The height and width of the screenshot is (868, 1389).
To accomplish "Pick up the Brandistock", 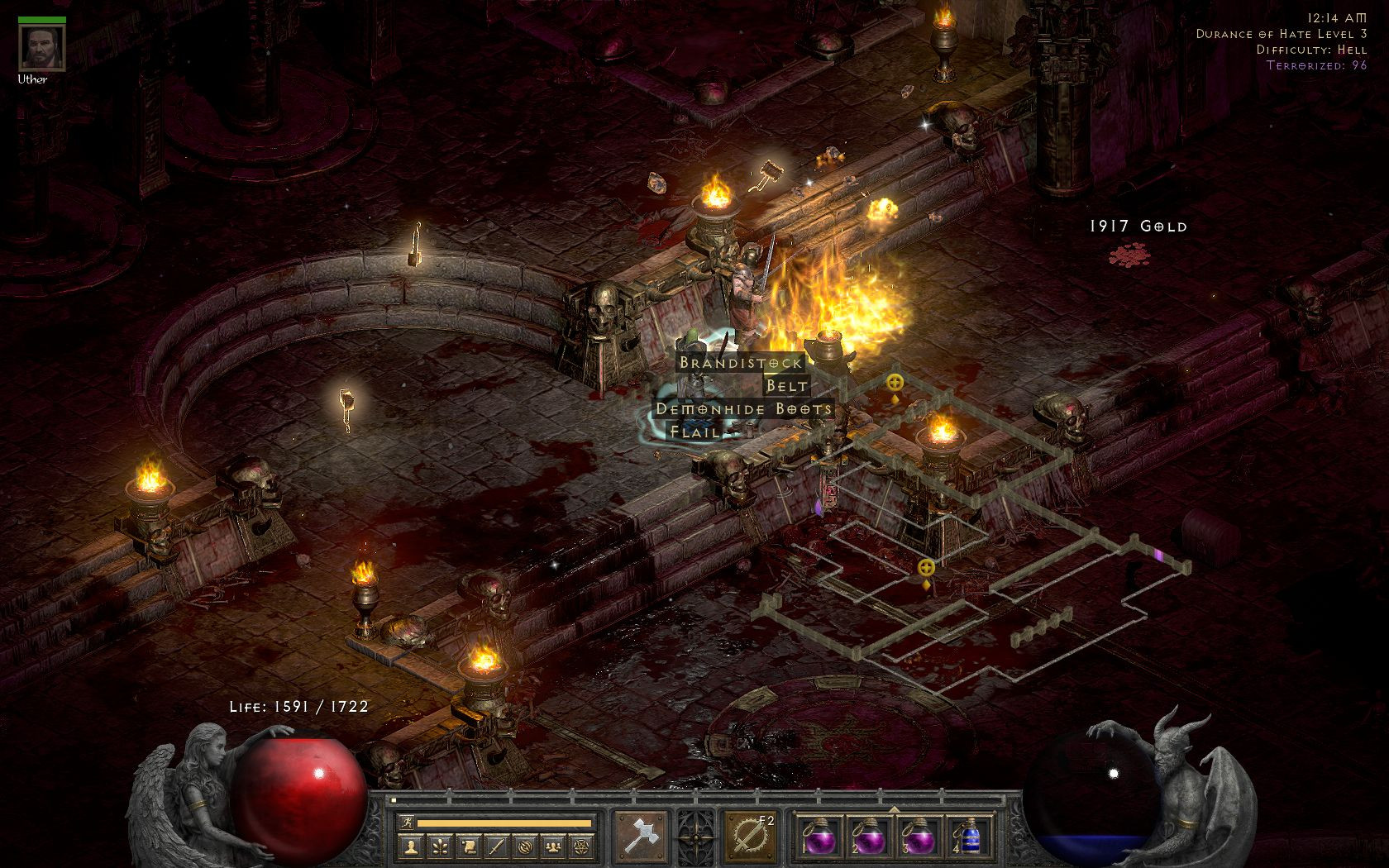I will point(738,362).
